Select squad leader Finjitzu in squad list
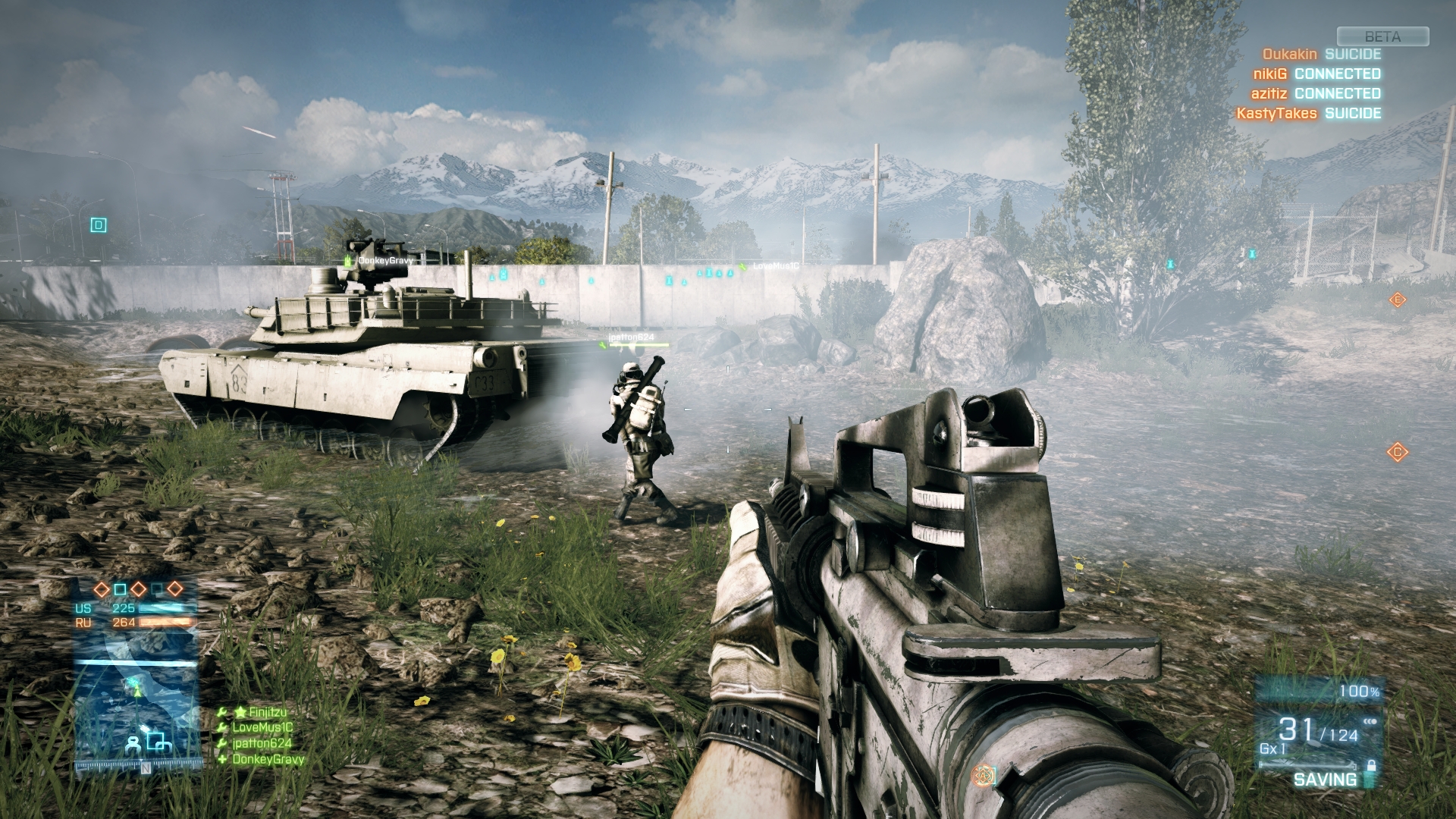Image resolution: width=1456 pixels, height=819 pixels. 260,712
